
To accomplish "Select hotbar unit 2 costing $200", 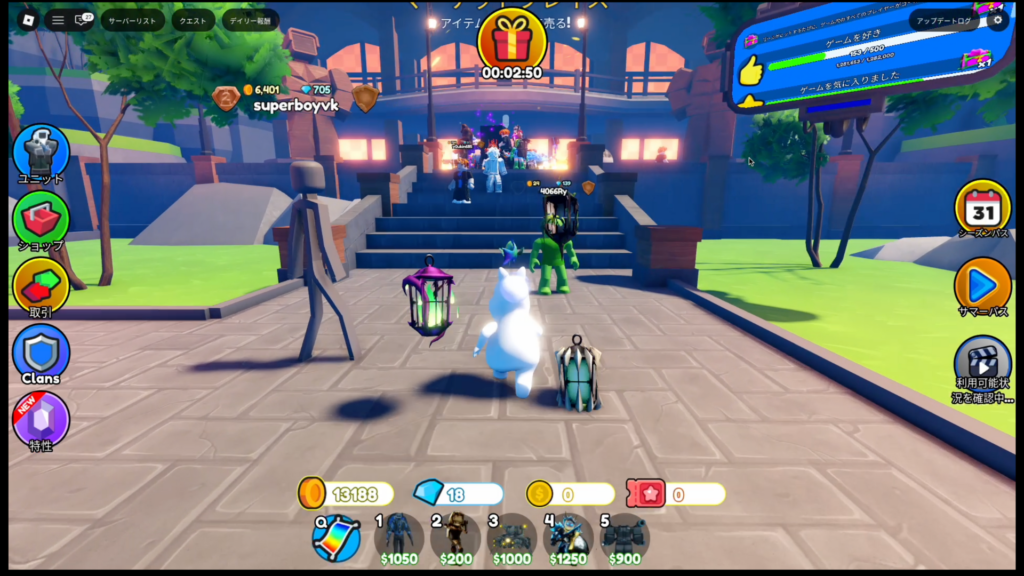I will 455,537.
